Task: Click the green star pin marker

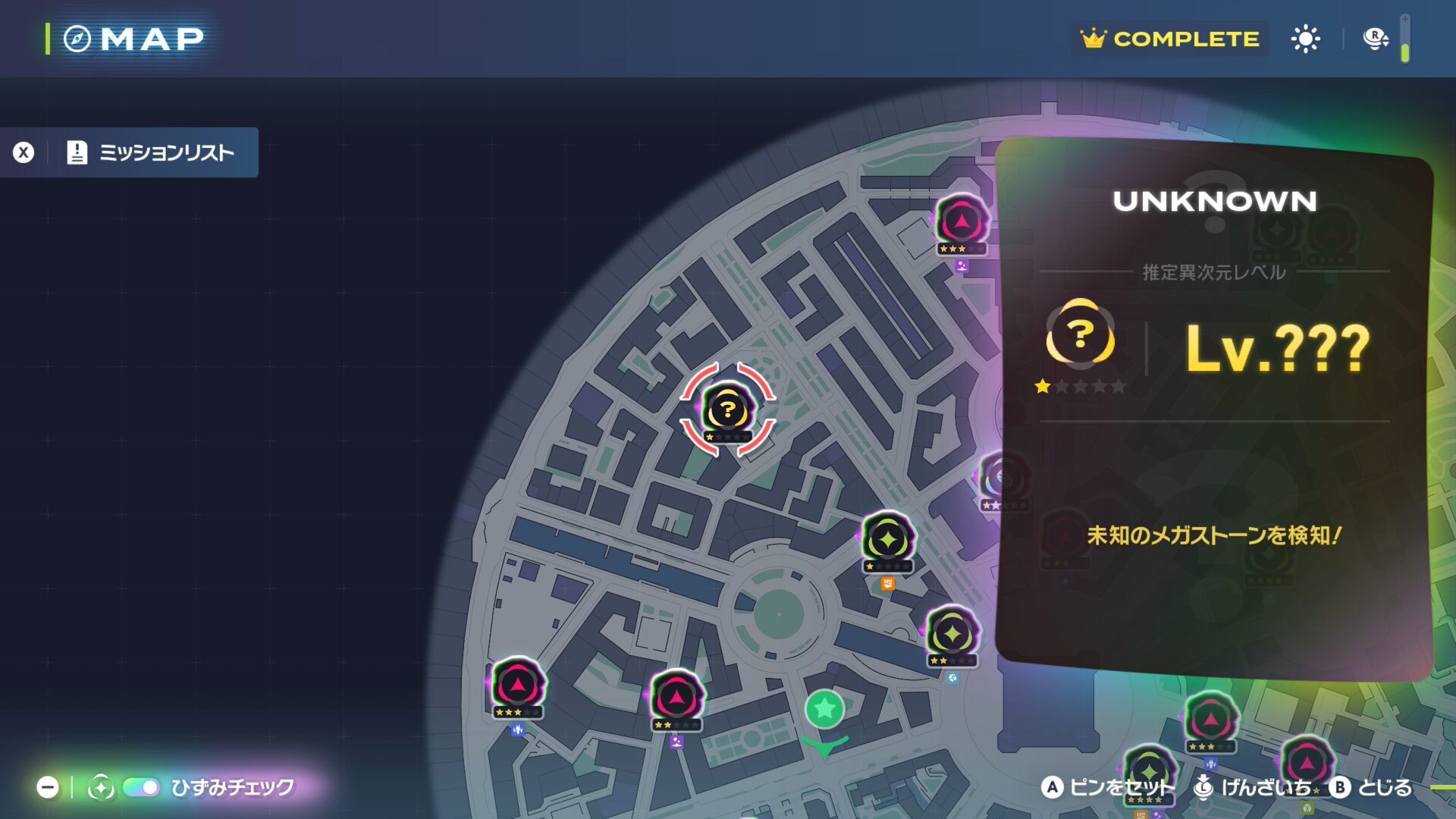Action: (824, 710)
